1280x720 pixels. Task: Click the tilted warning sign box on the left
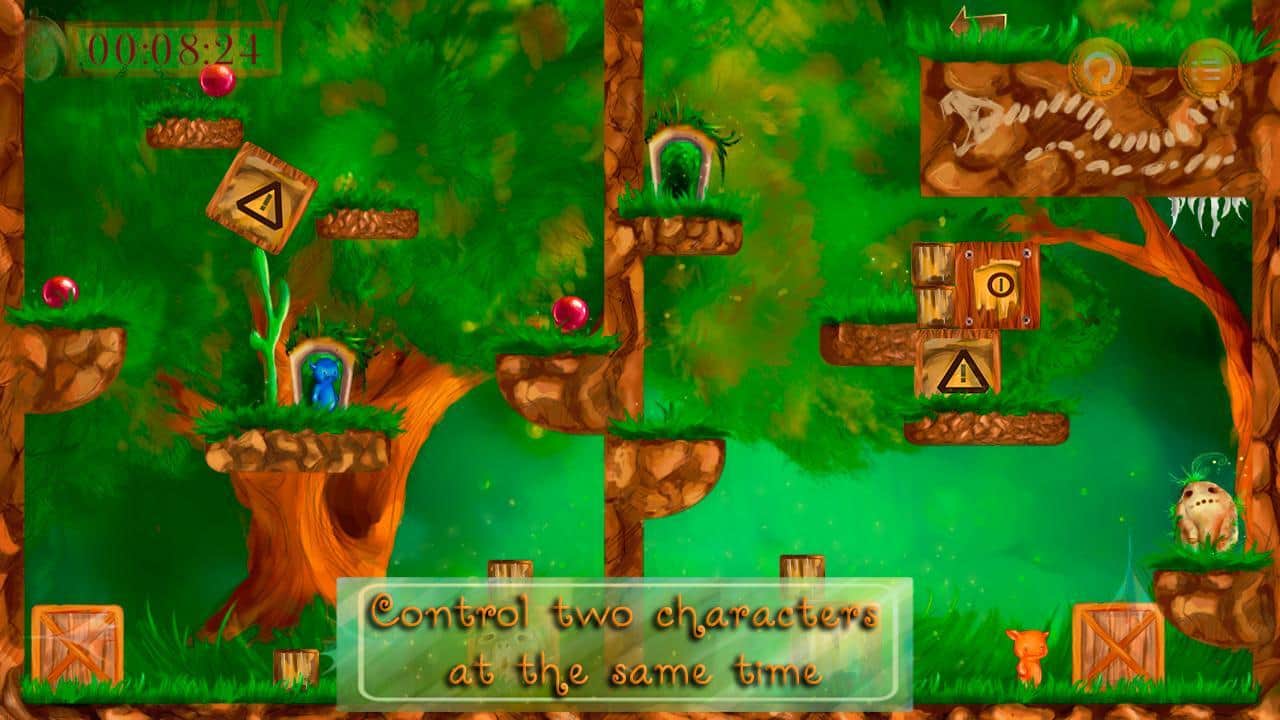259,196
